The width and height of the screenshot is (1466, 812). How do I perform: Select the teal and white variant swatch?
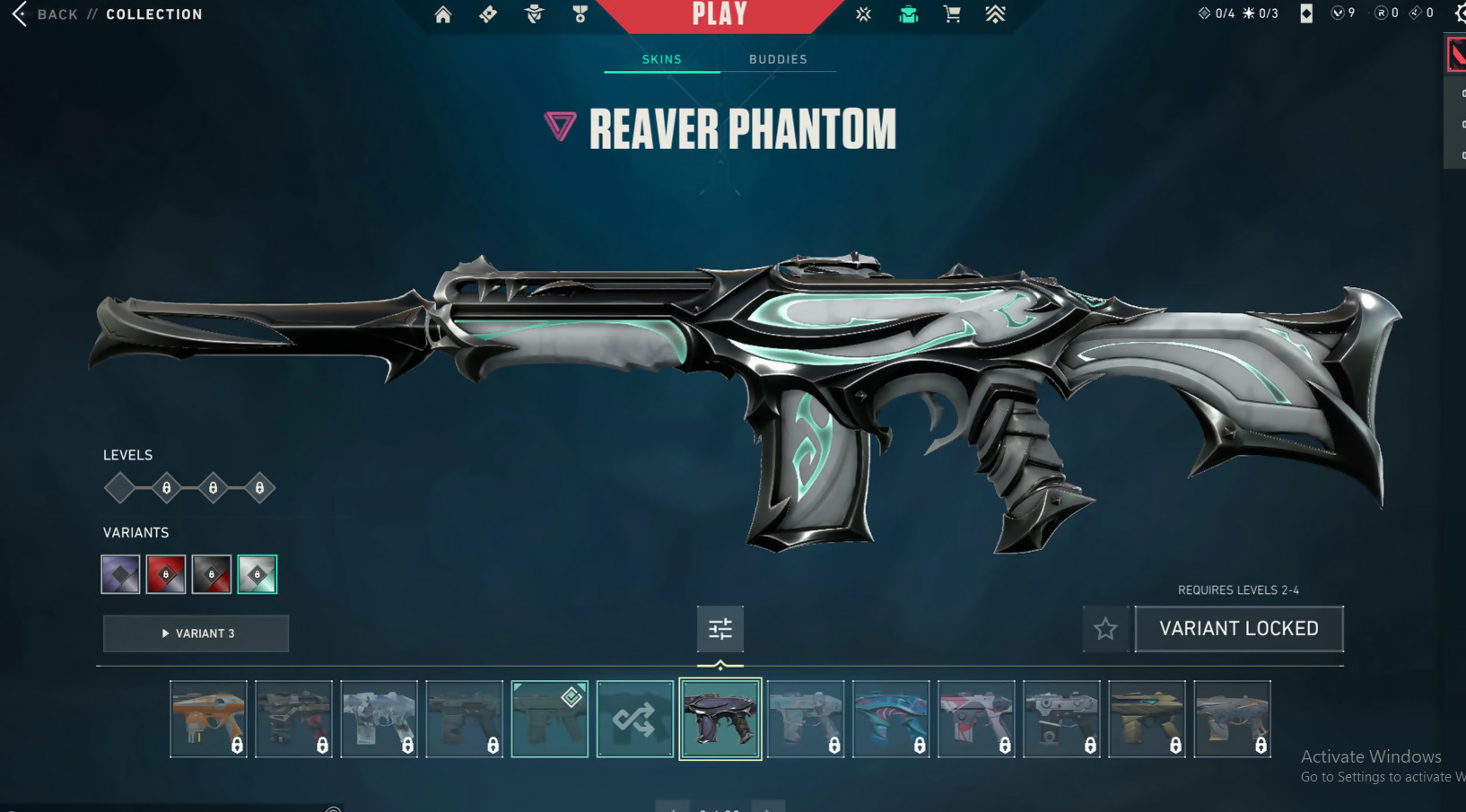(x=257, y=574)
